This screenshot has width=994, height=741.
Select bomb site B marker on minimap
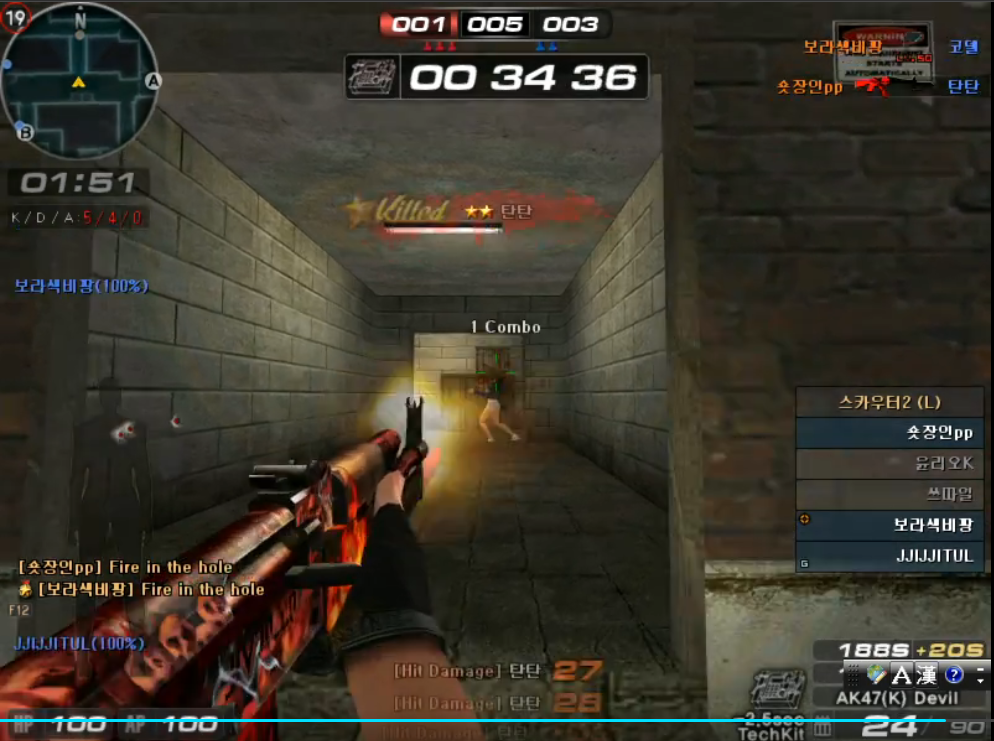[25, 131]
